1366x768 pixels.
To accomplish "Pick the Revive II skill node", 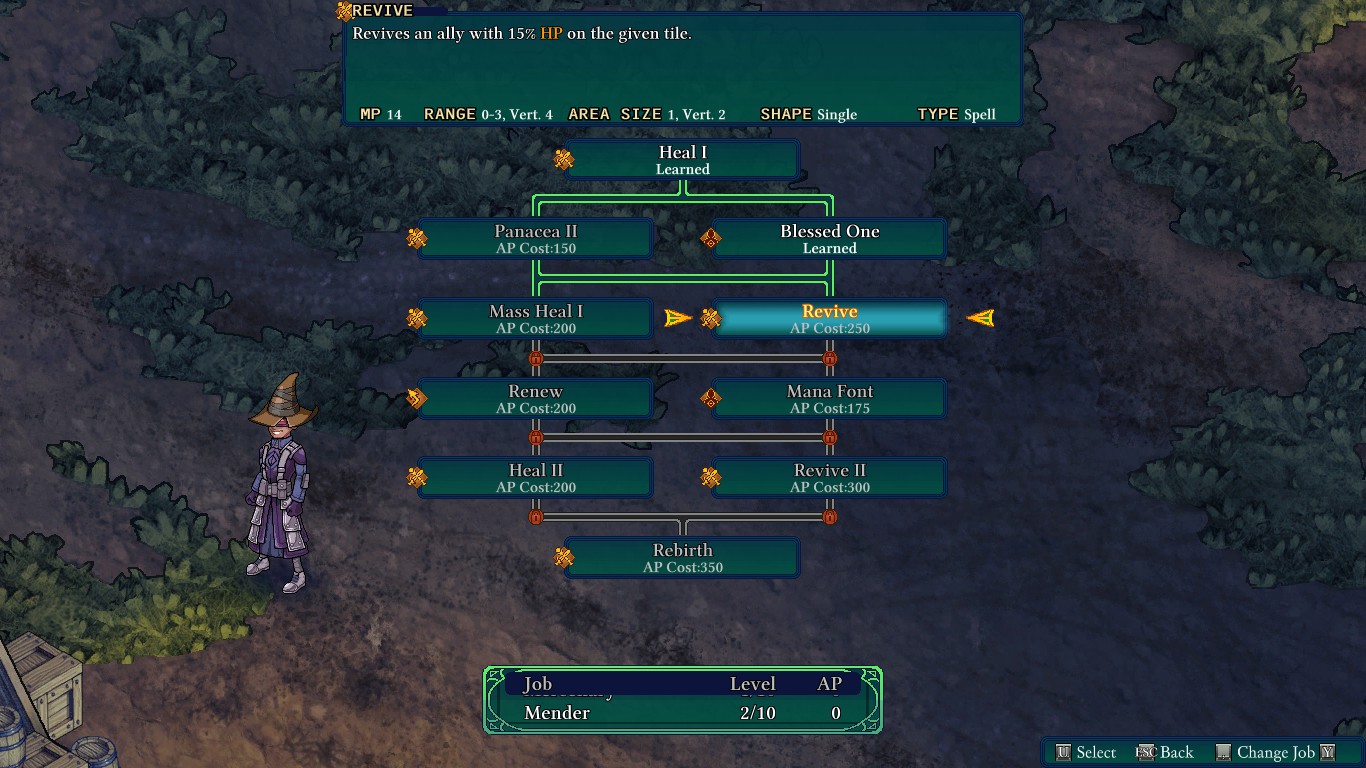I will tap(829, 478).
